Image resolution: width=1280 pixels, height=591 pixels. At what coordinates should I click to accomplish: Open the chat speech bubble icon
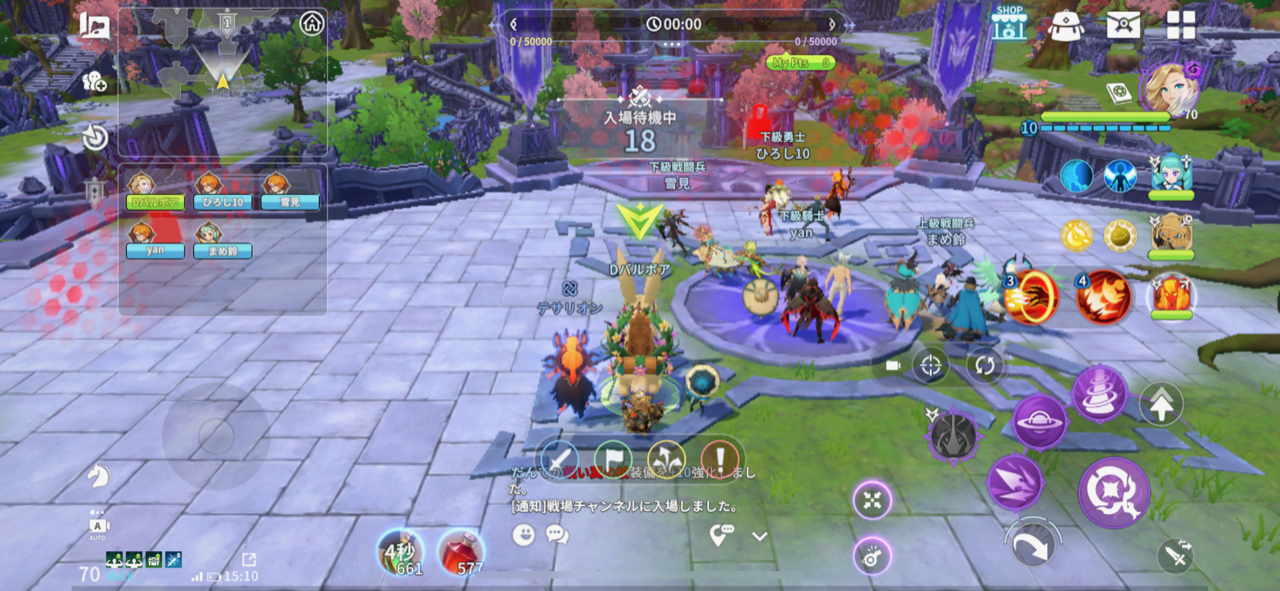[x=557, y=535]
